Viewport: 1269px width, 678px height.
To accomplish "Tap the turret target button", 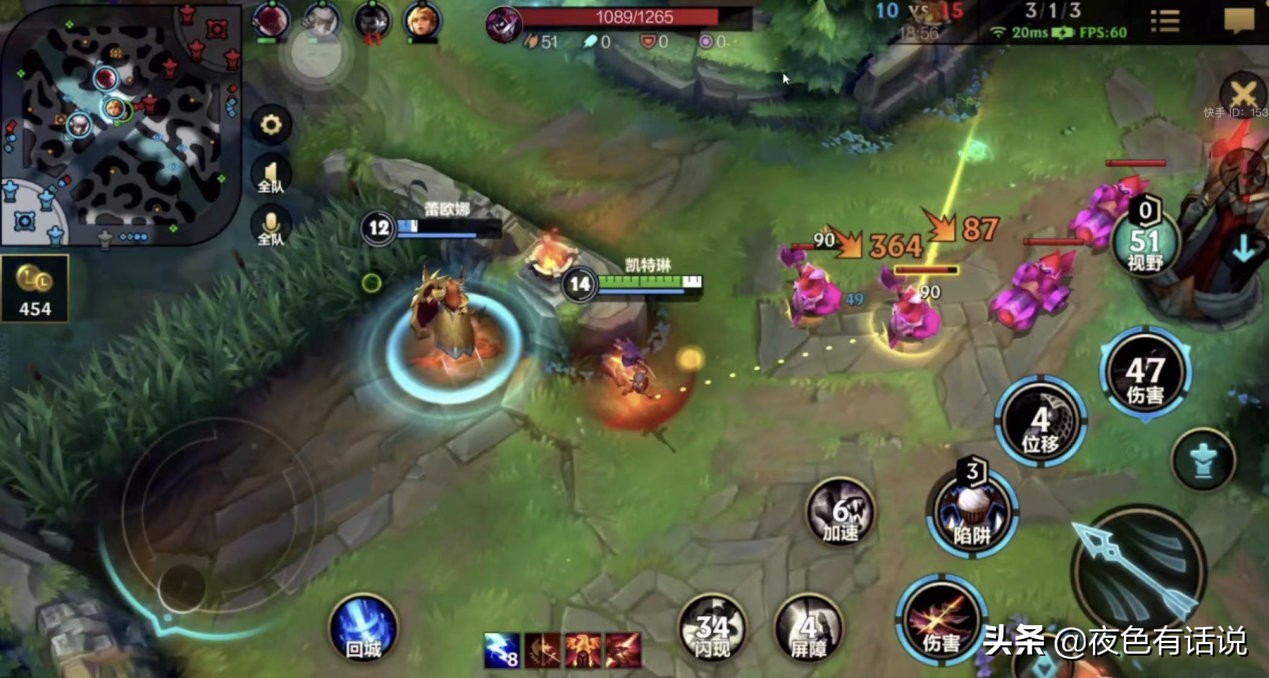I will click(1202, 459).
